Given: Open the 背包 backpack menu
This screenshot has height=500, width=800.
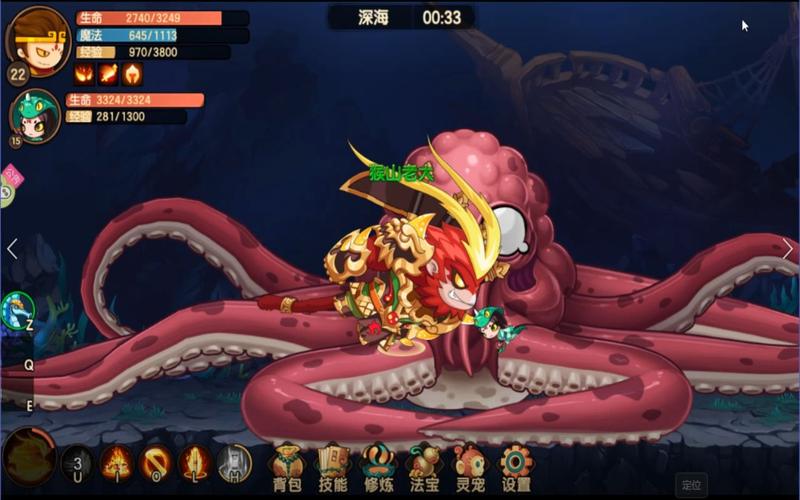Looking at the screenshot, I should [x=286, y=466].
